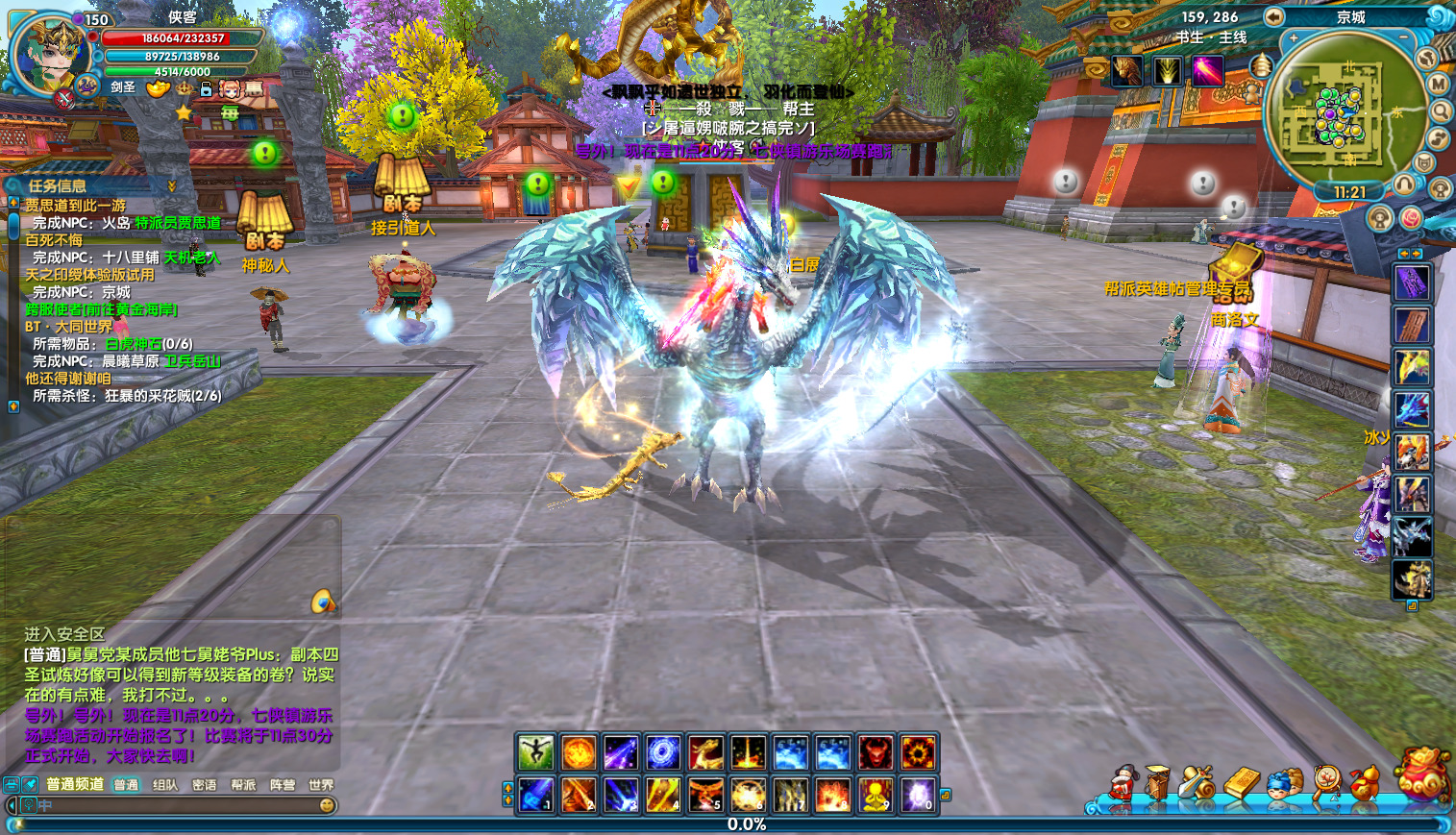Switch chat to the 世界 world channel
The width and height of the screenshot is (1456, 835).
[x=321, y=785]
